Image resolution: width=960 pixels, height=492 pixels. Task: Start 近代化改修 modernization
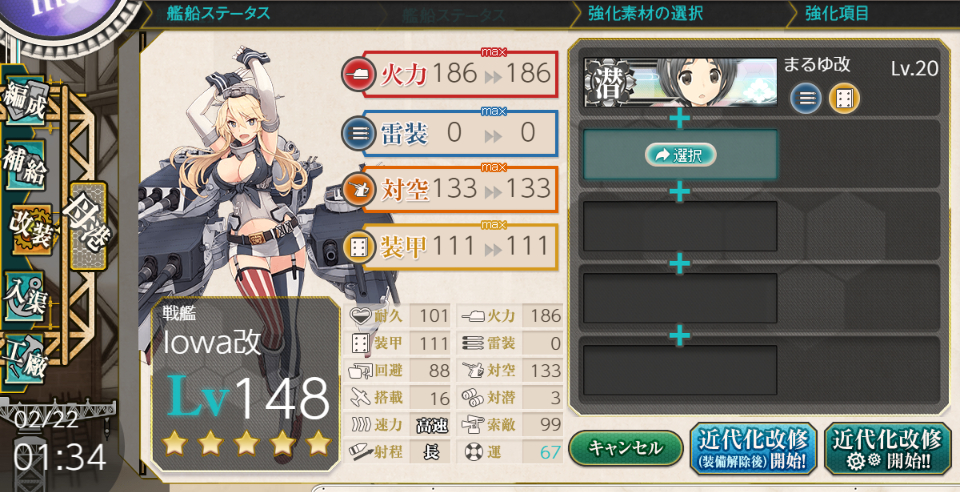pos(887,447)
